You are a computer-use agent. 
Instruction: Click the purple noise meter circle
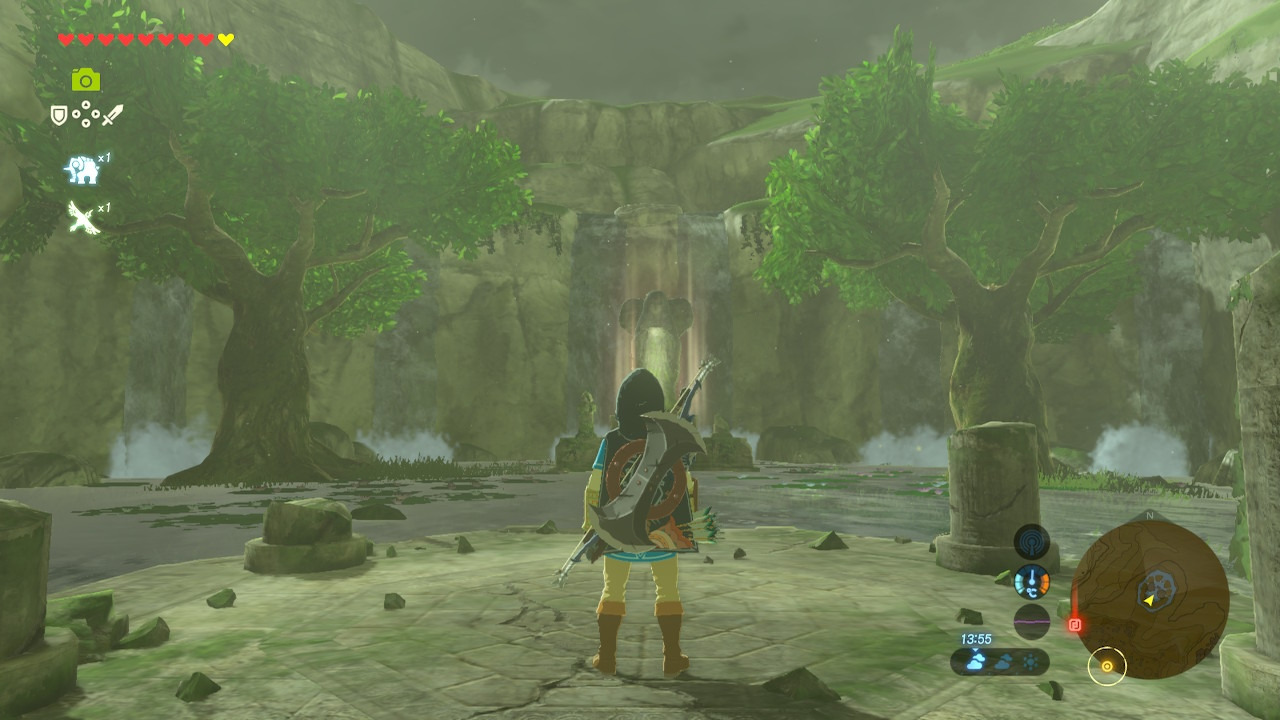pyautogui.click(x=1032, y=621)
